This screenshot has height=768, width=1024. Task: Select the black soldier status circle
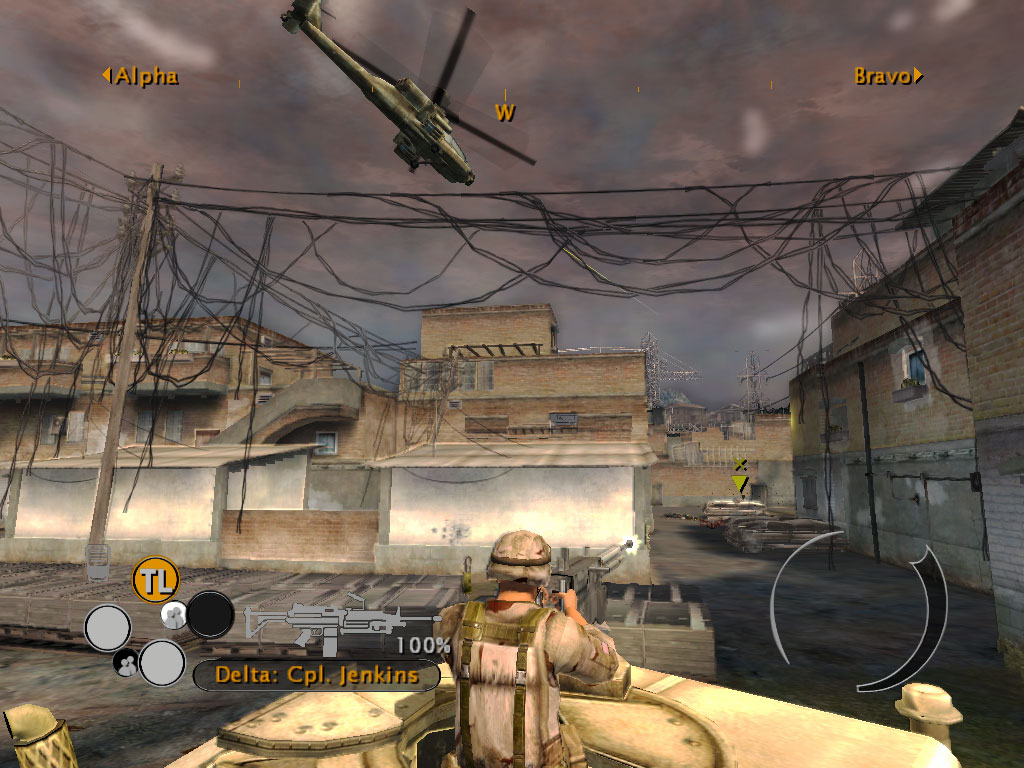pos(211,615)
